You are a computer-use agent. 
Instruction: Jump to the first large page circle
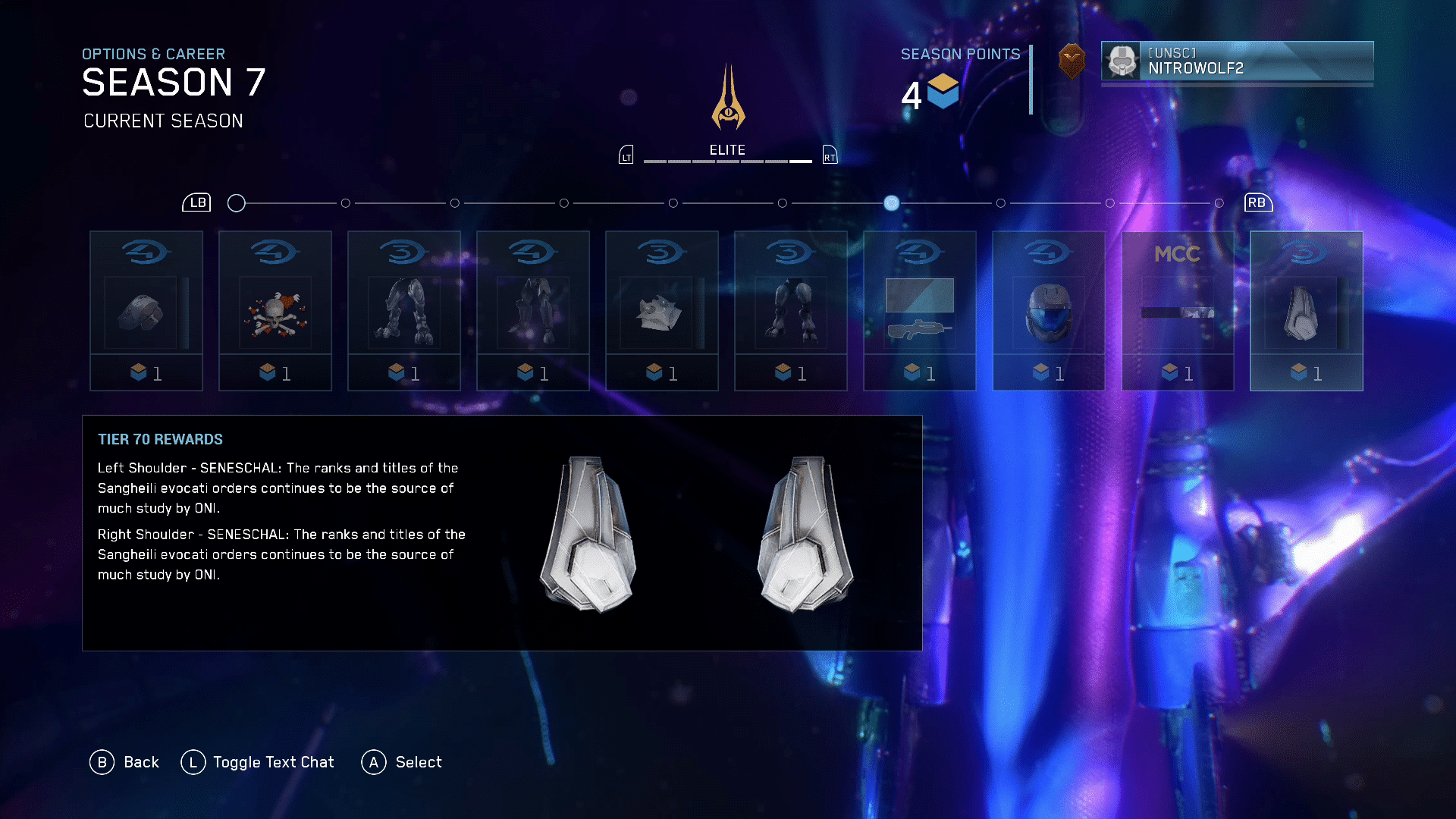[237, 203]
